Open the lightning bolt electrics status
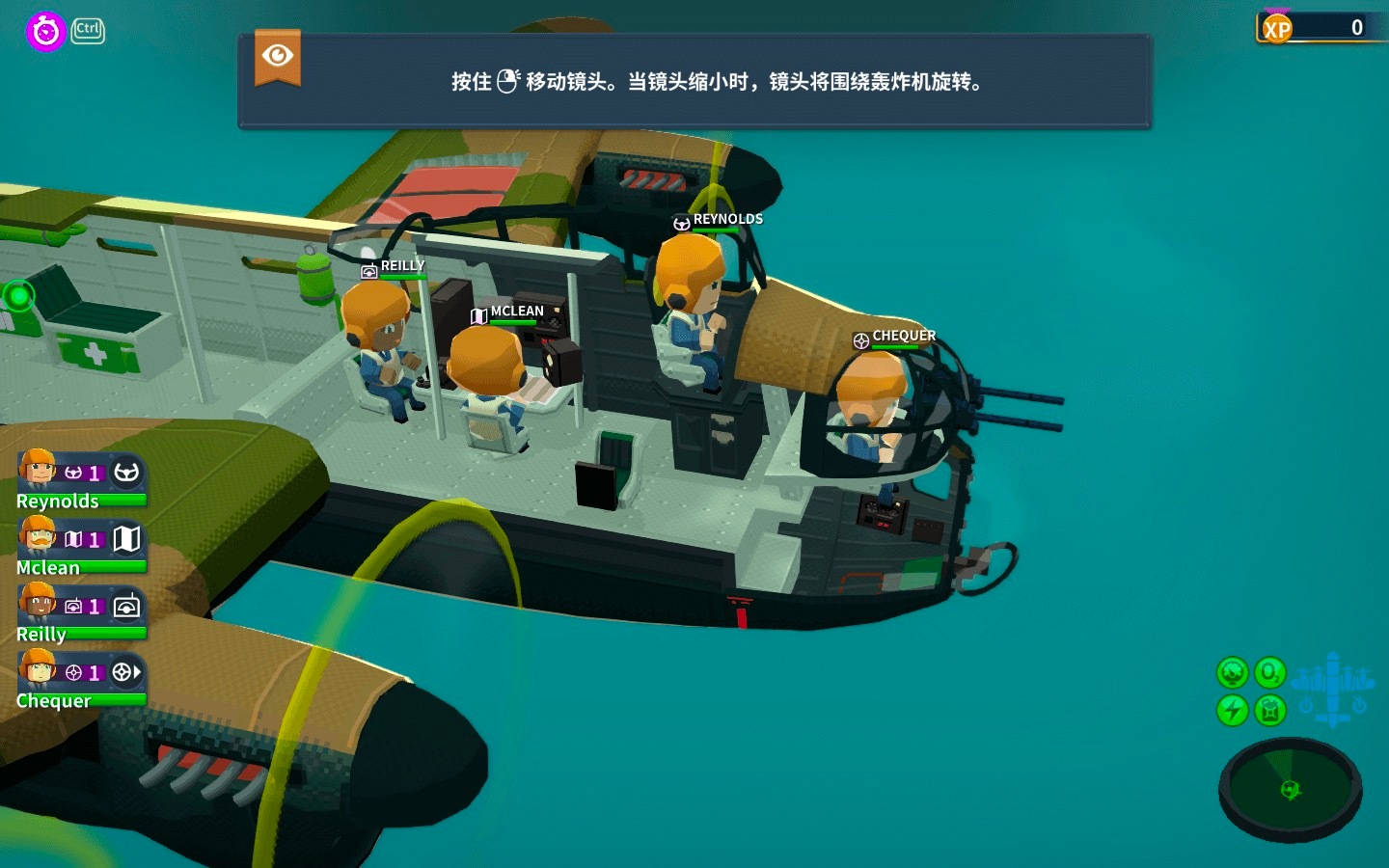The height and width of the screenshot is (868, 1389). point(1232,711)
